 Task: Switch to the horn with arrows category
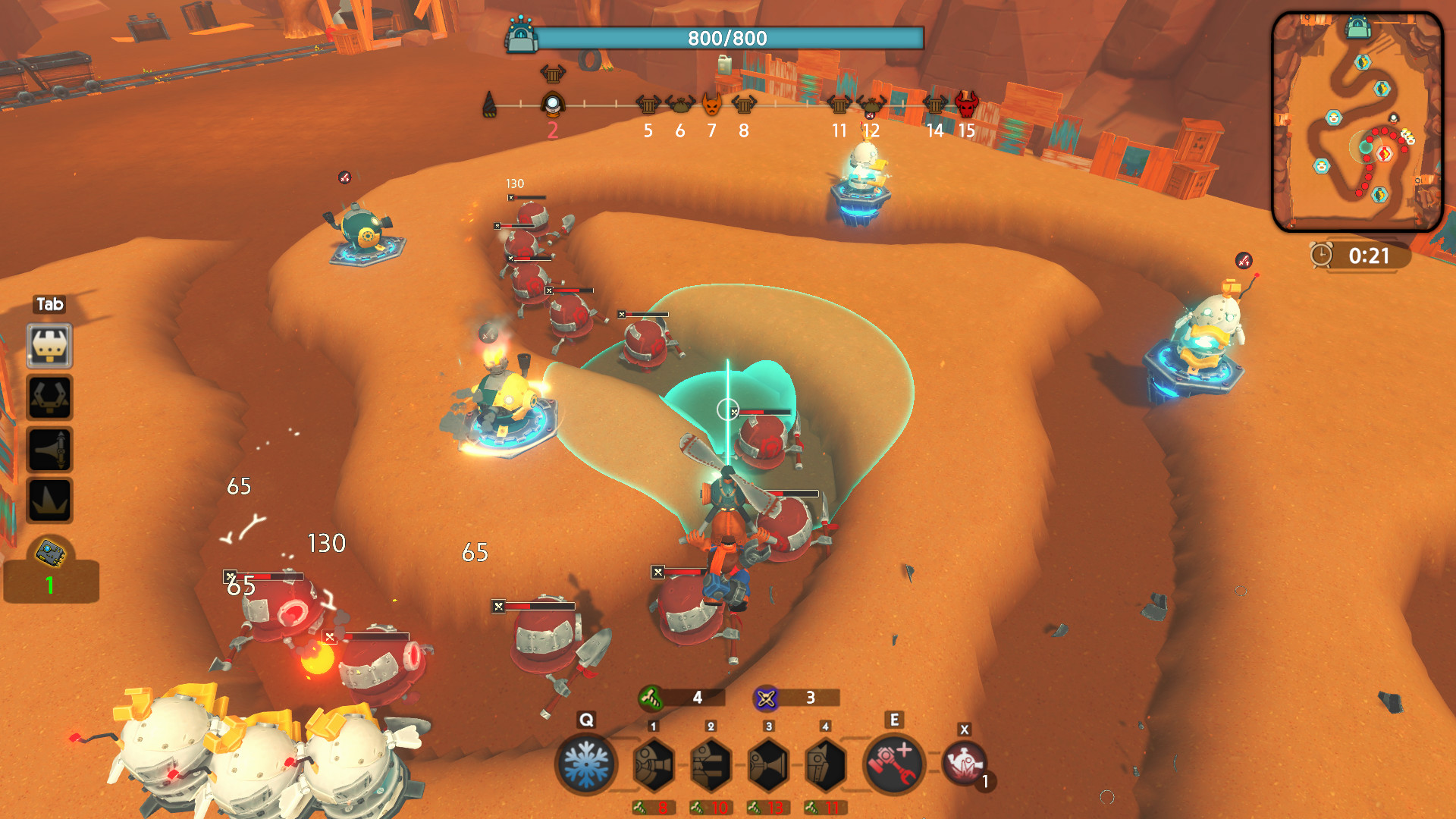(50, 449)
